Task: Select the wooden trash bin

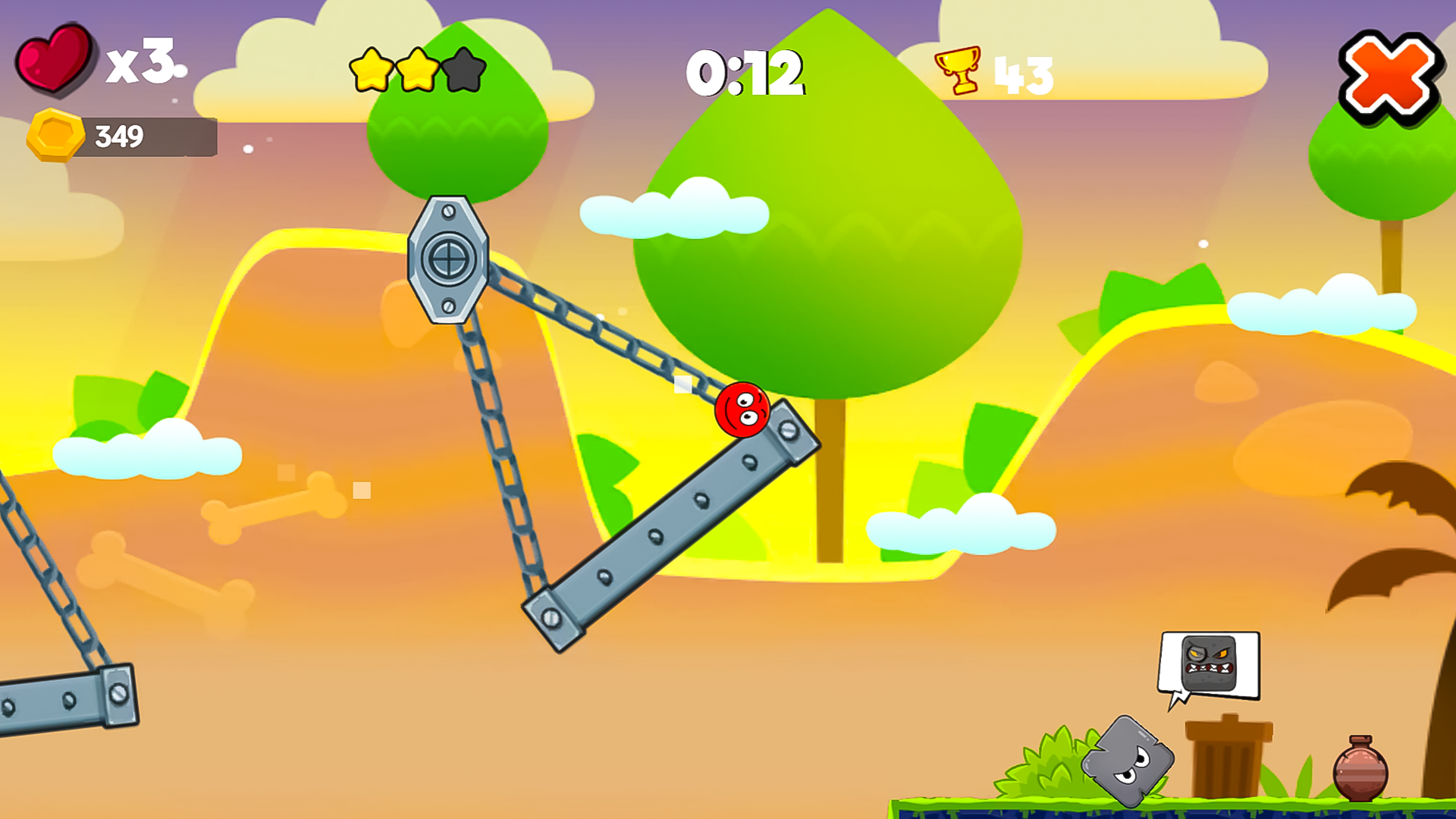Action: click(1230, 758)
